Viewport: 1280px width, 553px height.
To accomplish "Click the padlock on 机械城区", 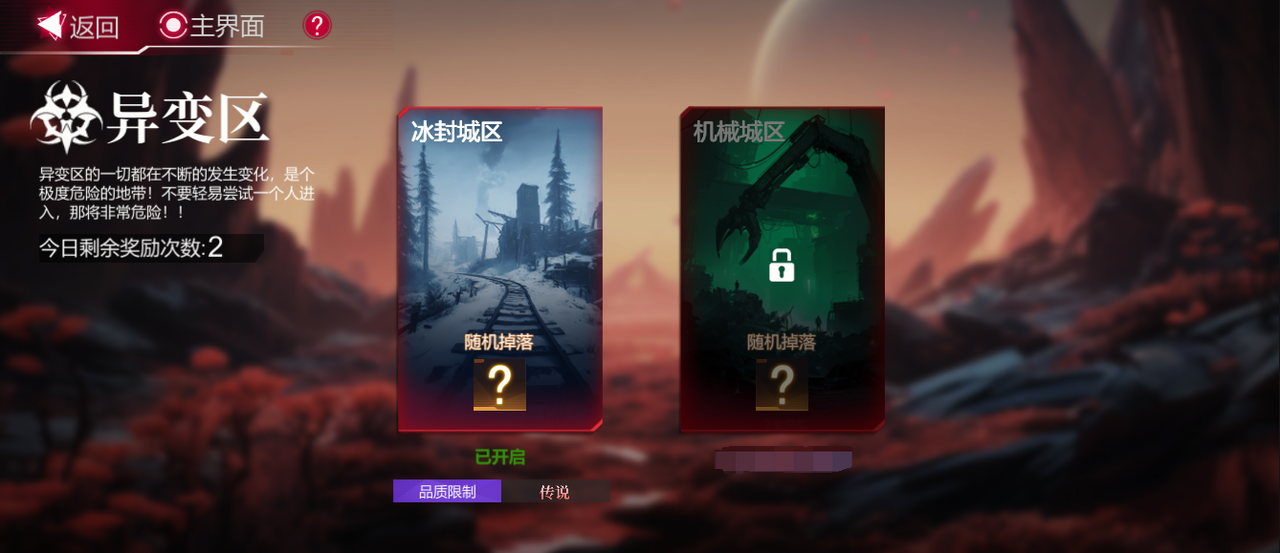I will click(782, 265).
